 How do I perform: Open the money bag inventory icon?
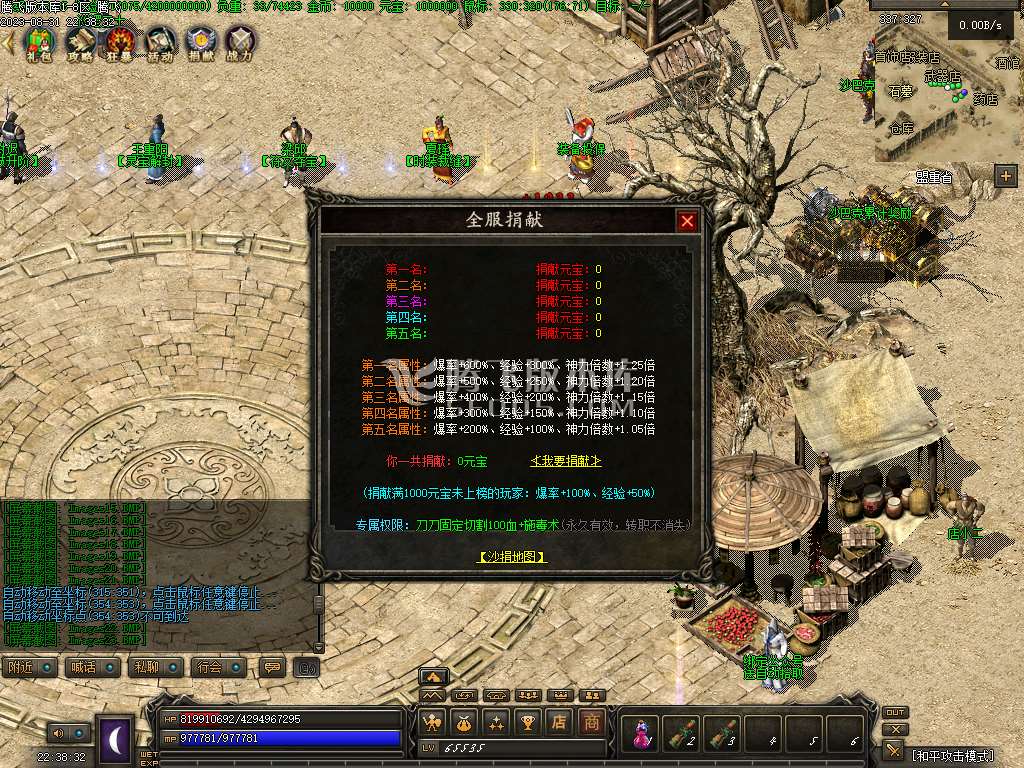(464, 721)
